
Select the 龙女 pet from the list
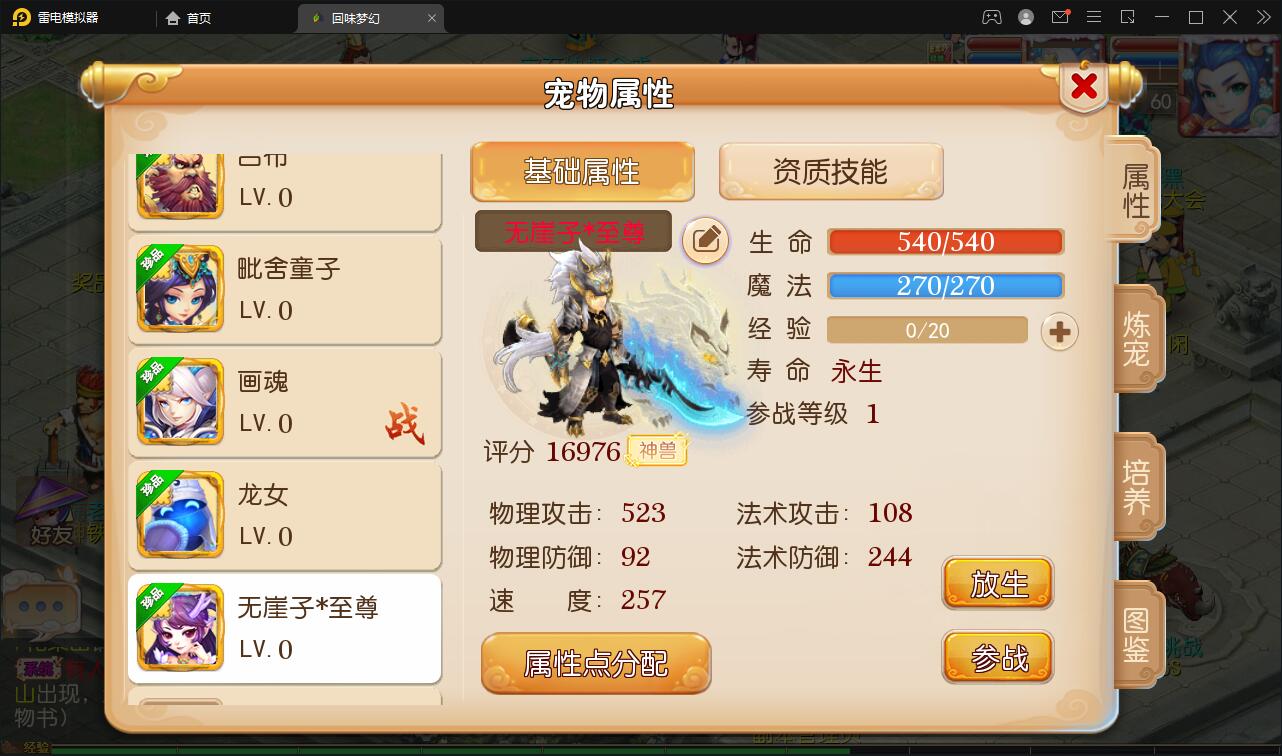click(x=285, y=516)
